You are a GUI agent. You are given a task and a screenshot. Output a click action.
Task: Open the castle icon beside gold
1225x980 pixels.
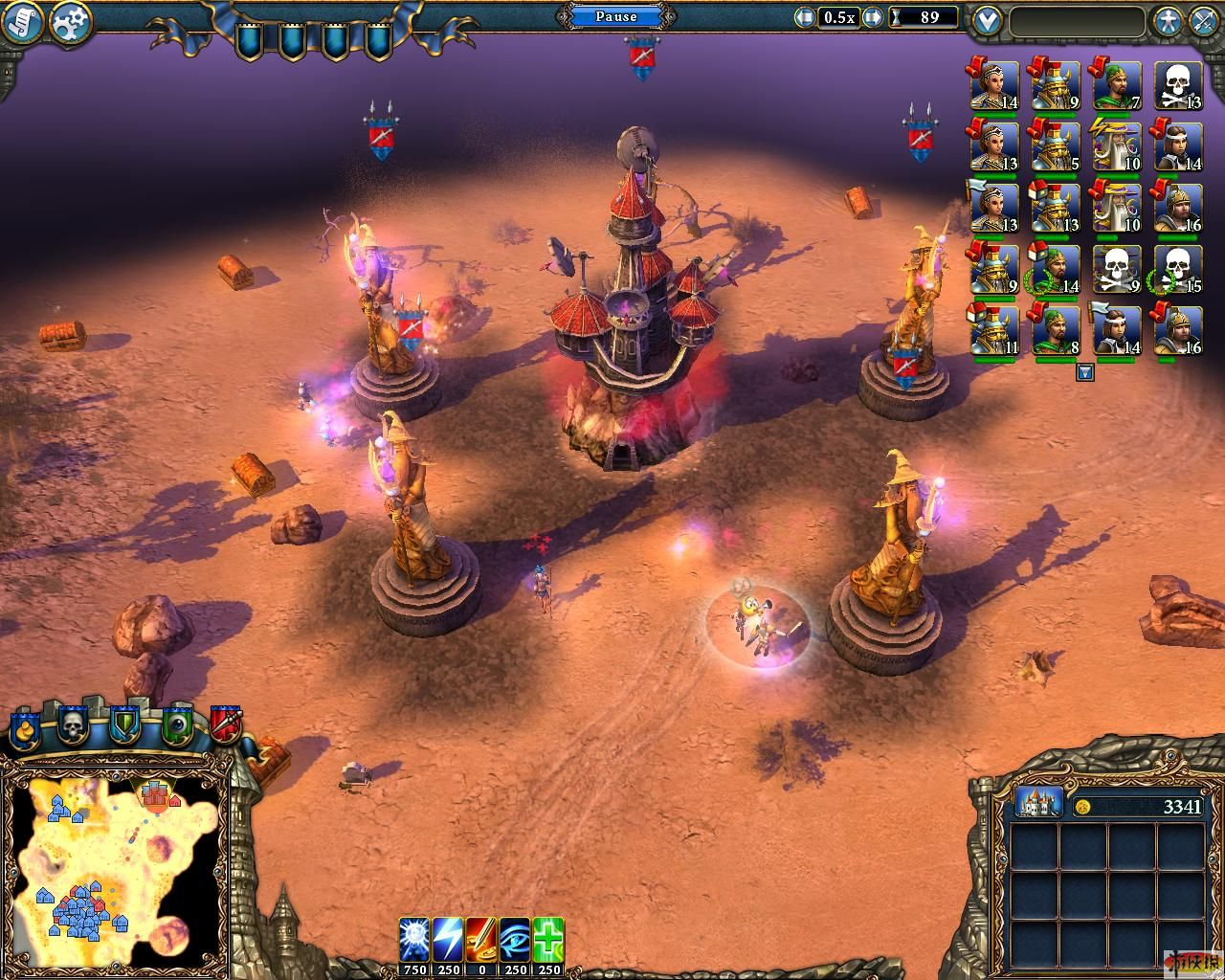[x=1037, y=805]
